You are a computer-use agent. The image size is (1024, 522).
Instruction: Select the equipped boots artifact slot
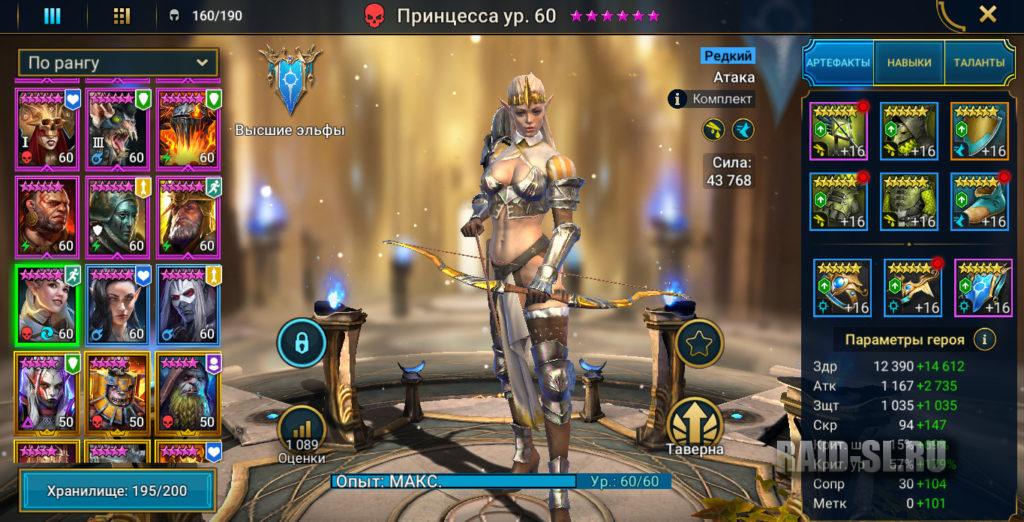tap(979, 201)
